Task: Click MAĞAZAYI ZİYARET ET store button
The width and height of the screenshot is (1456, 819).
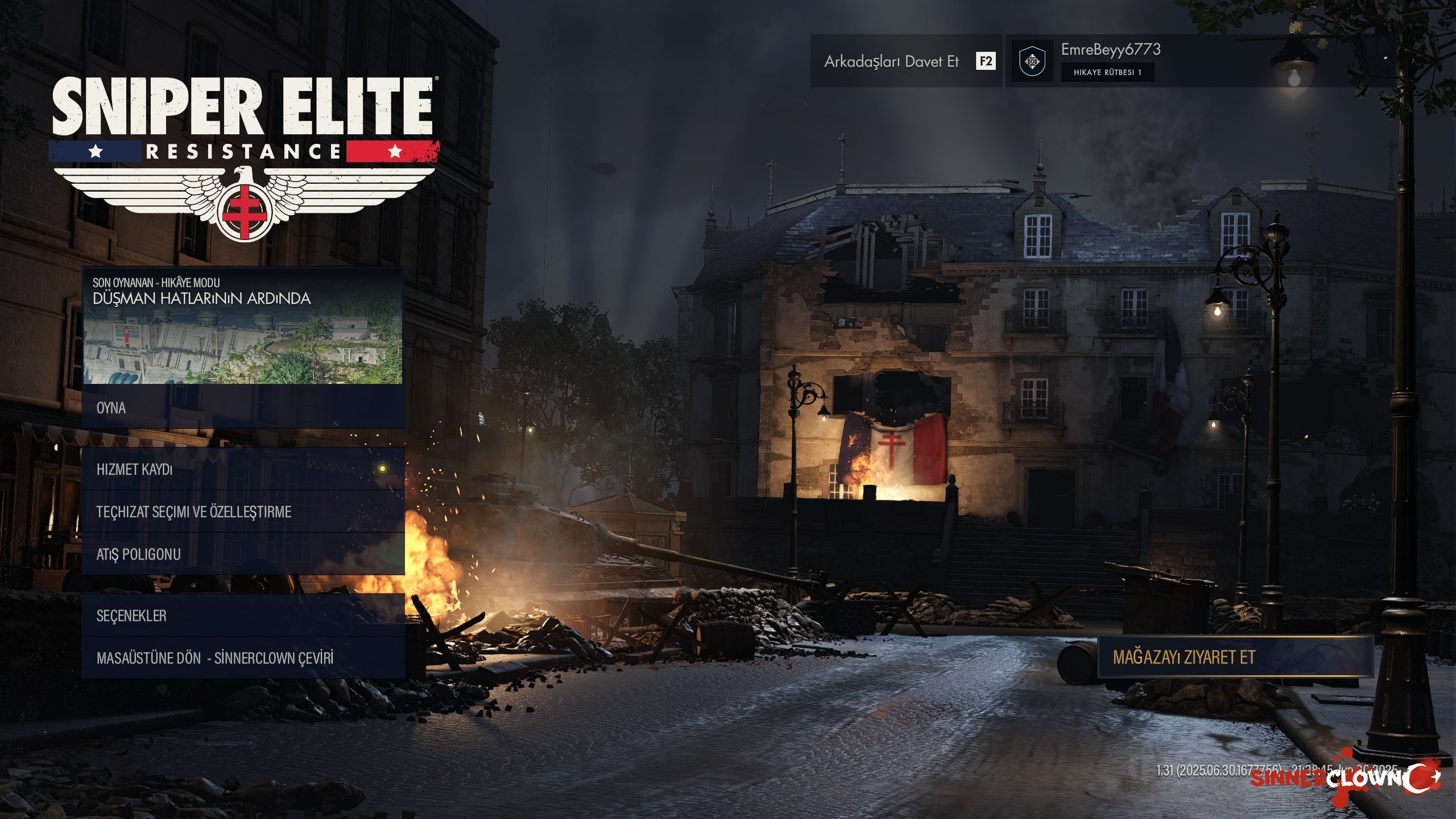Action: tap(1235, 657)
